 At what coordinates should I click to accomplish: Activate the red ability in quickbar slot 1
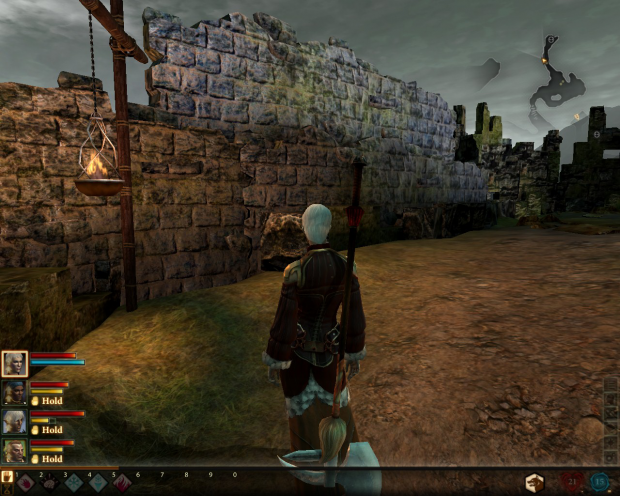point(26,483)
